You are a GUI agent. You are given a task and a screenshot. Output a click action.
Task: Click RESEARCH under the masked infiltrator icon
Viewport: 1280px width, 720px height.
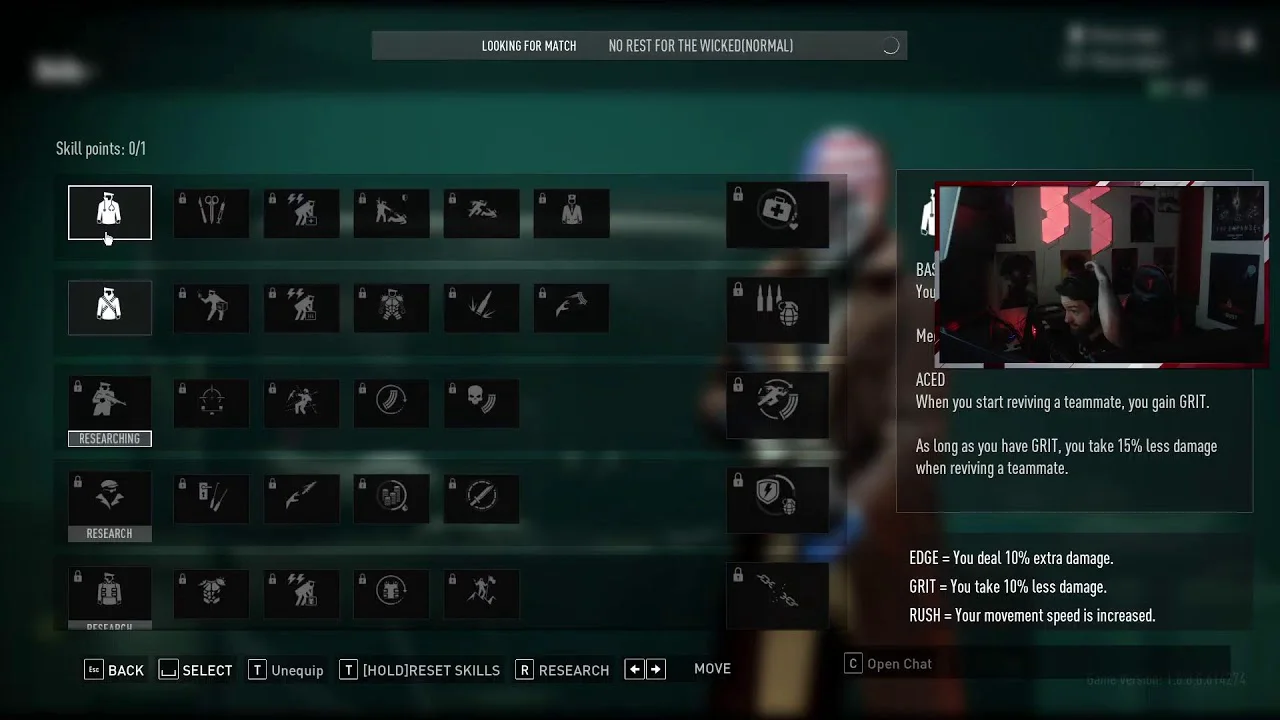click(x=110, y=534)
